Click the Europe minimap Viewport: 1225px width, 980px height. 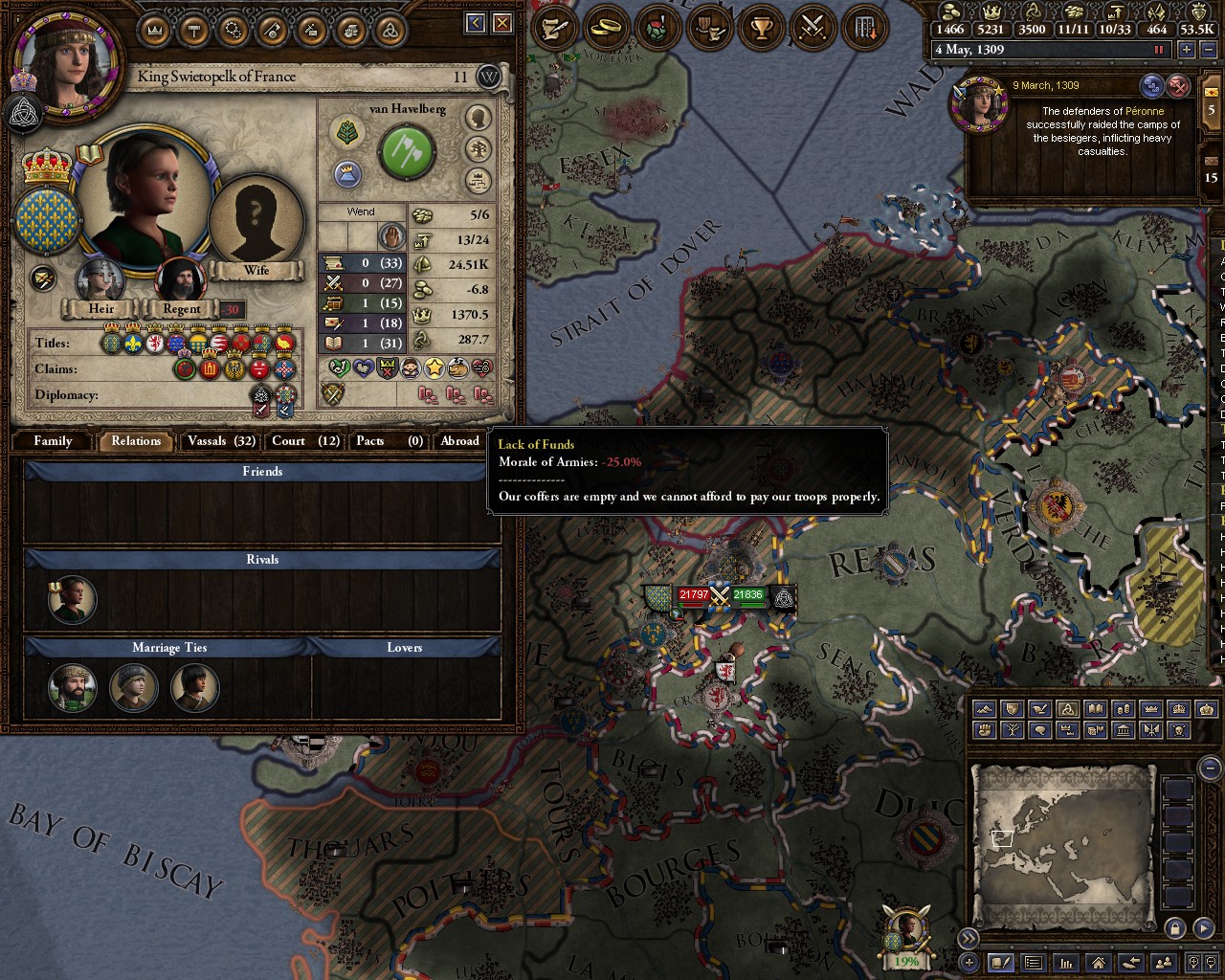click(1062, 842)
